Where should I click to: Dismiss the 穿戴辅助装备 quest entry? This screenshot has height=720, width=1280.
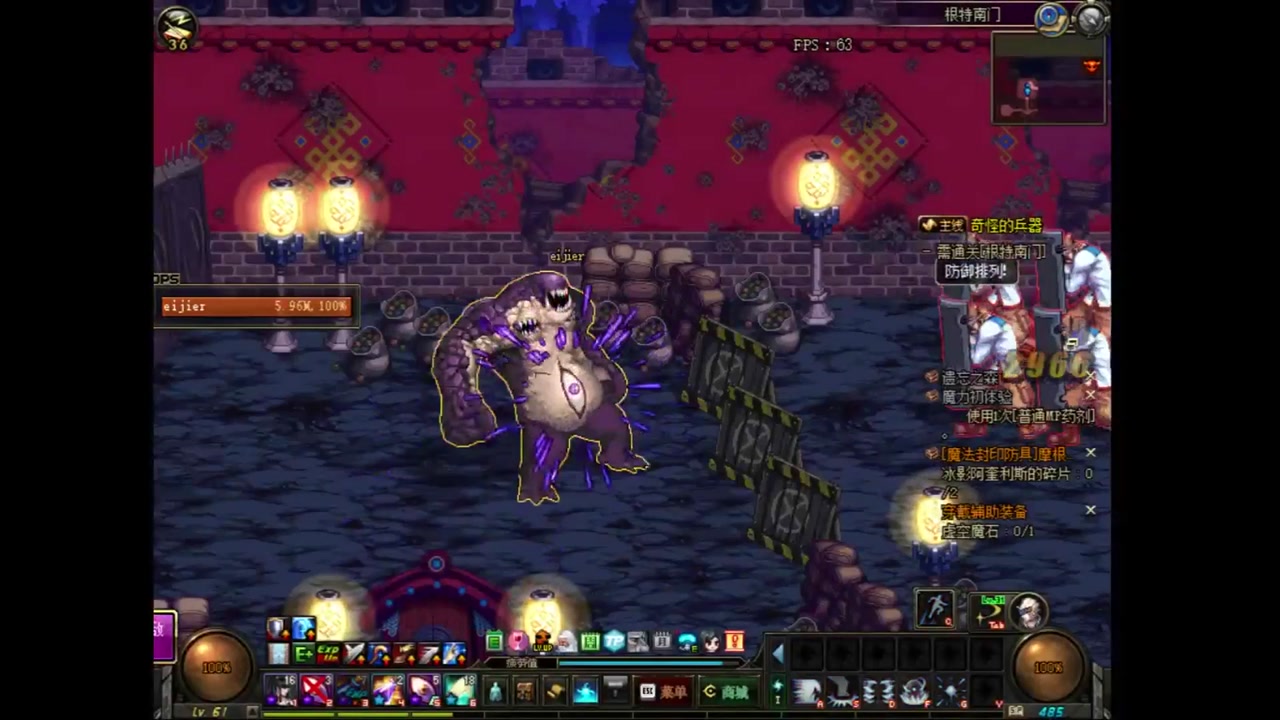1090,510
